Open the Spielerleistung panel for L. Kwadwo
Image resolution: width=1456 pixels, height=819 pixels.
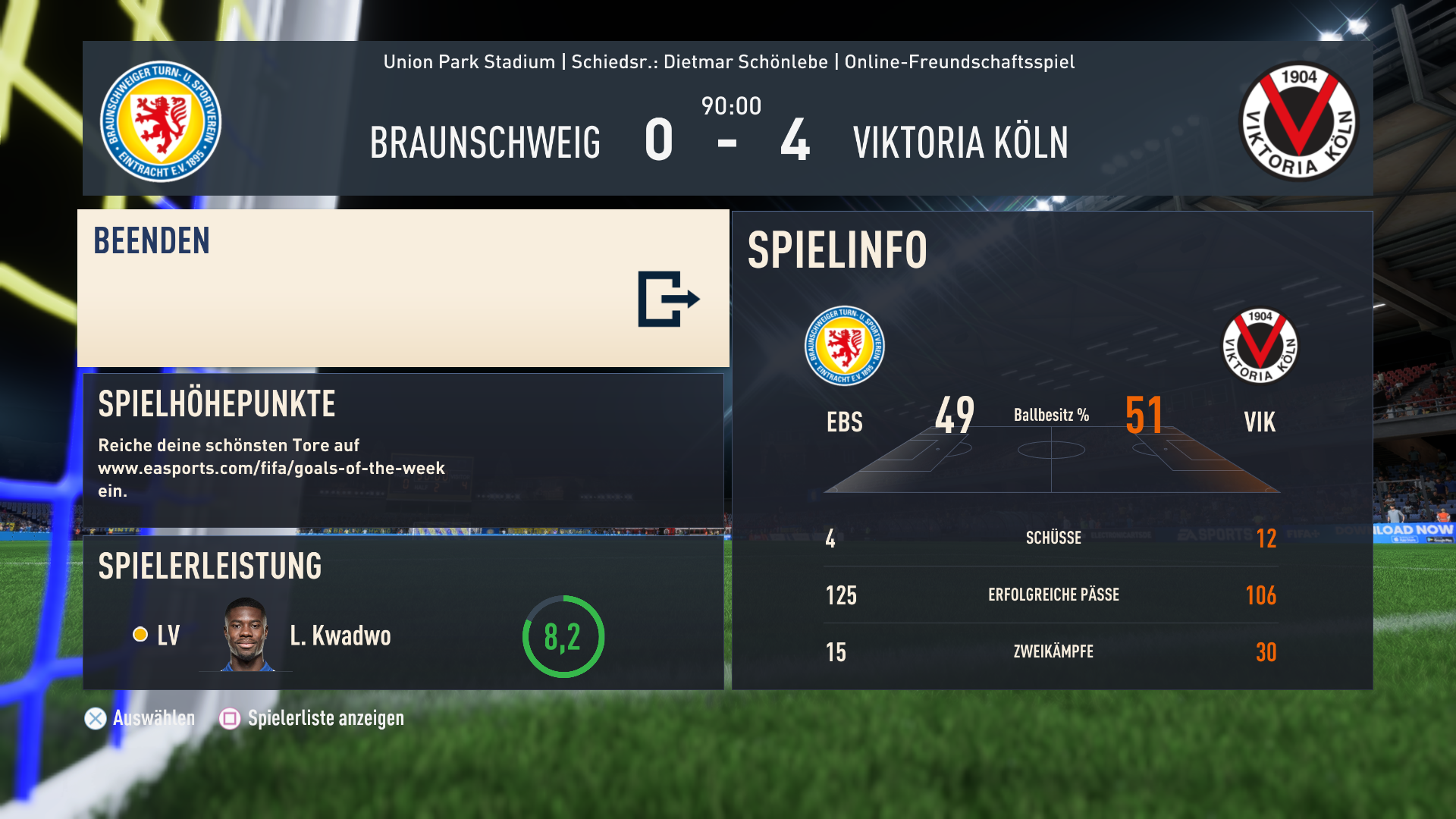(x=403, y=613)
